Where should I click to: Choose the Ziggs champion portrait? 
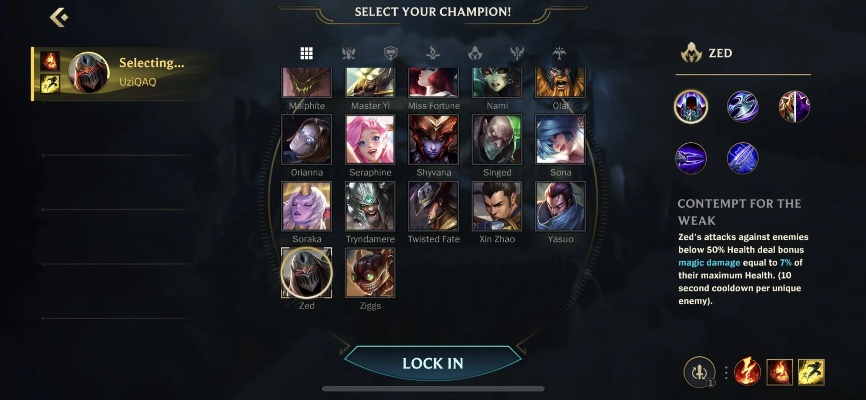370,272
